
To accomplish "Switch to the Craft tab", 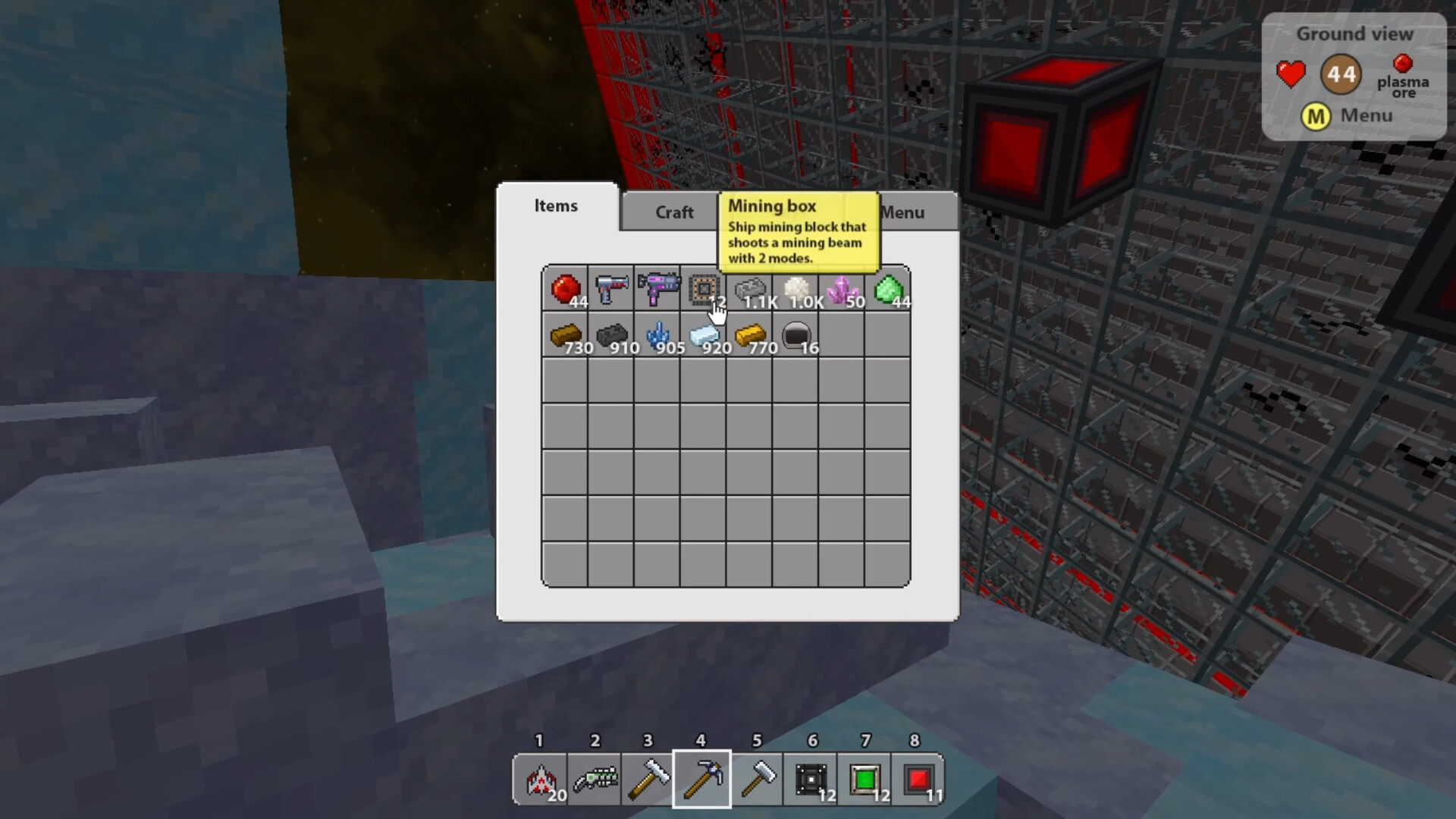I will pos(673,212).
